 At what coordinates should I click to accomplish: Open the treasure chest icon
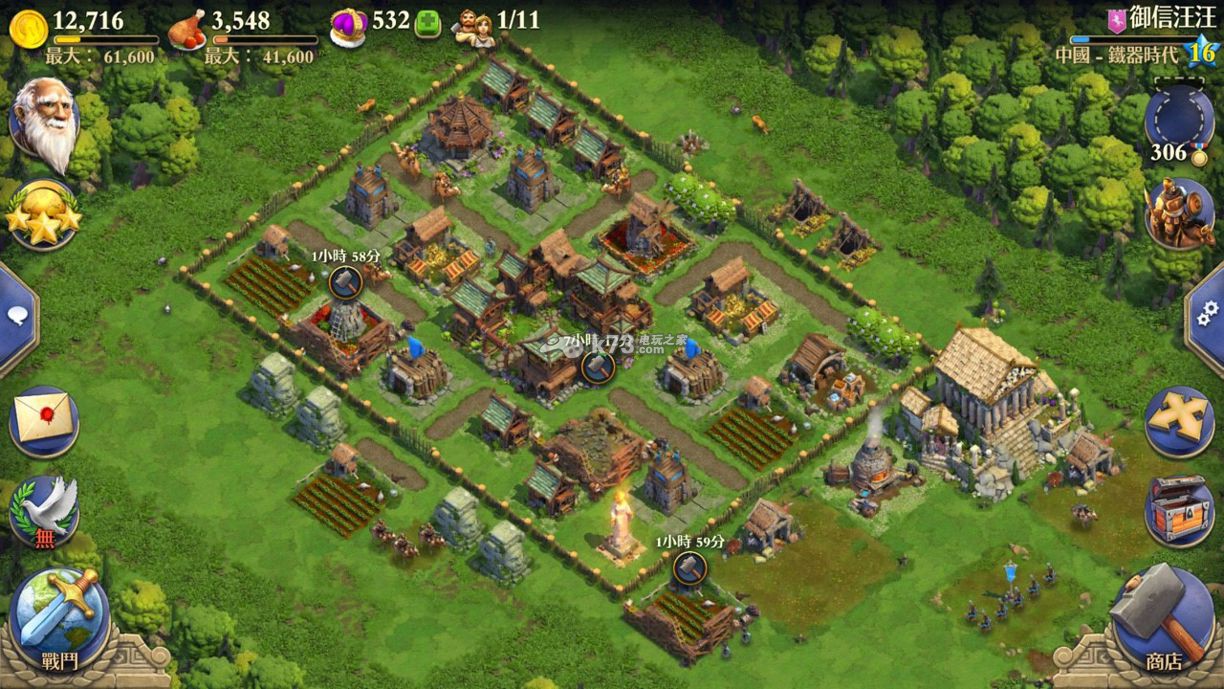click(1180, 509)
